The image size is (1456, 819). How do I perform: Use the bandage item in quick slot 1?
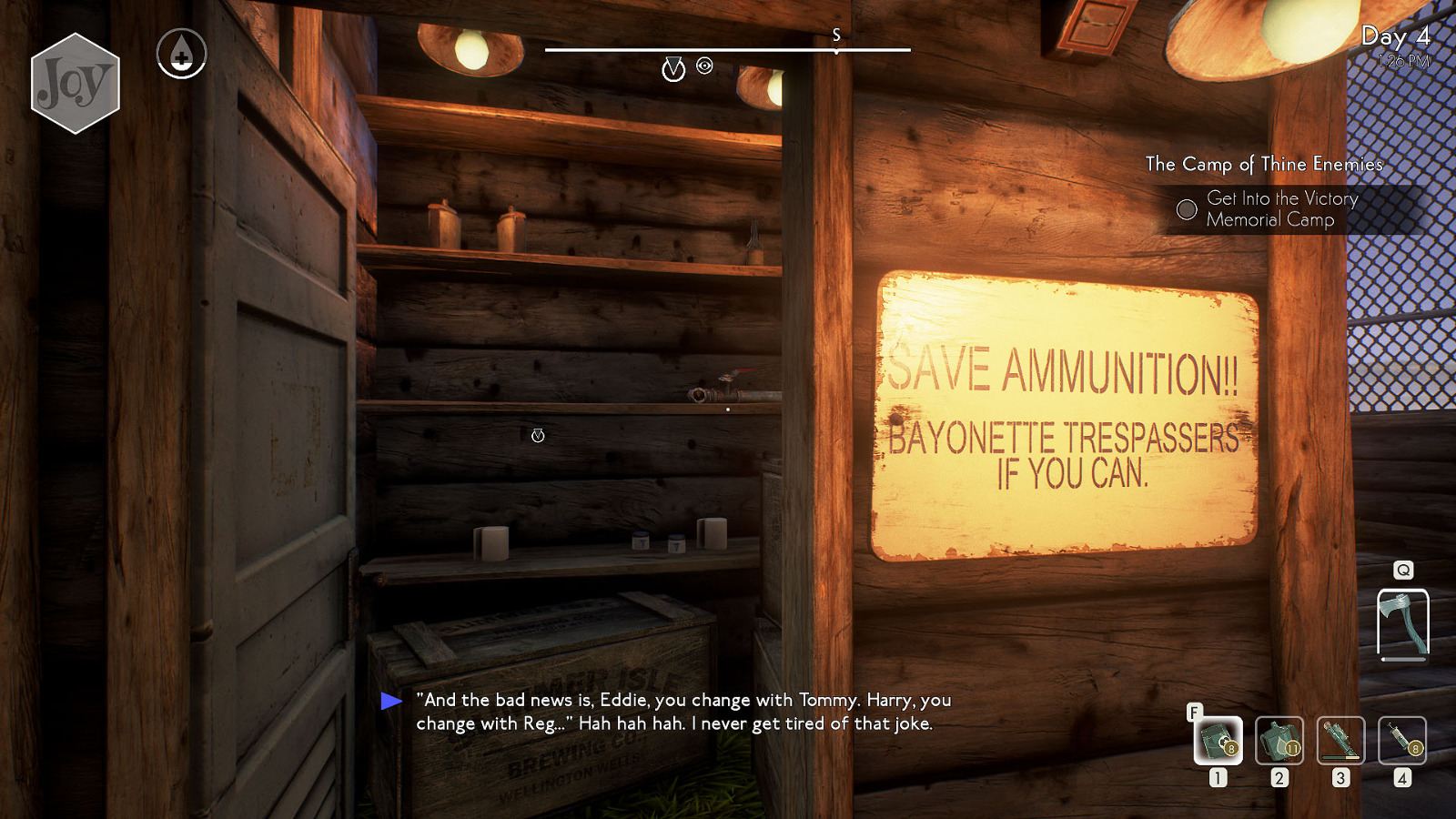[x=1218, y=740]
